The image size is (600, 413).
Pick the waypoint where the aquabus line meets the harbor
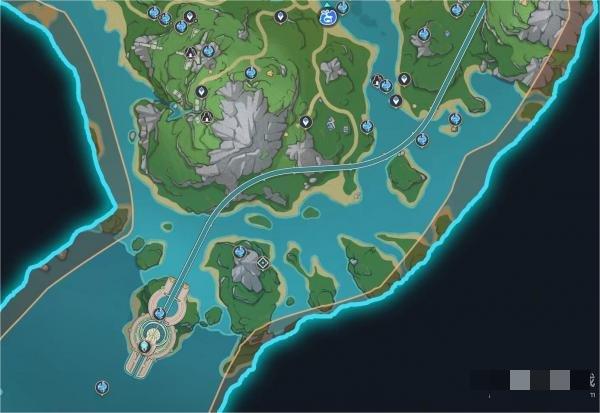(160, 312)
